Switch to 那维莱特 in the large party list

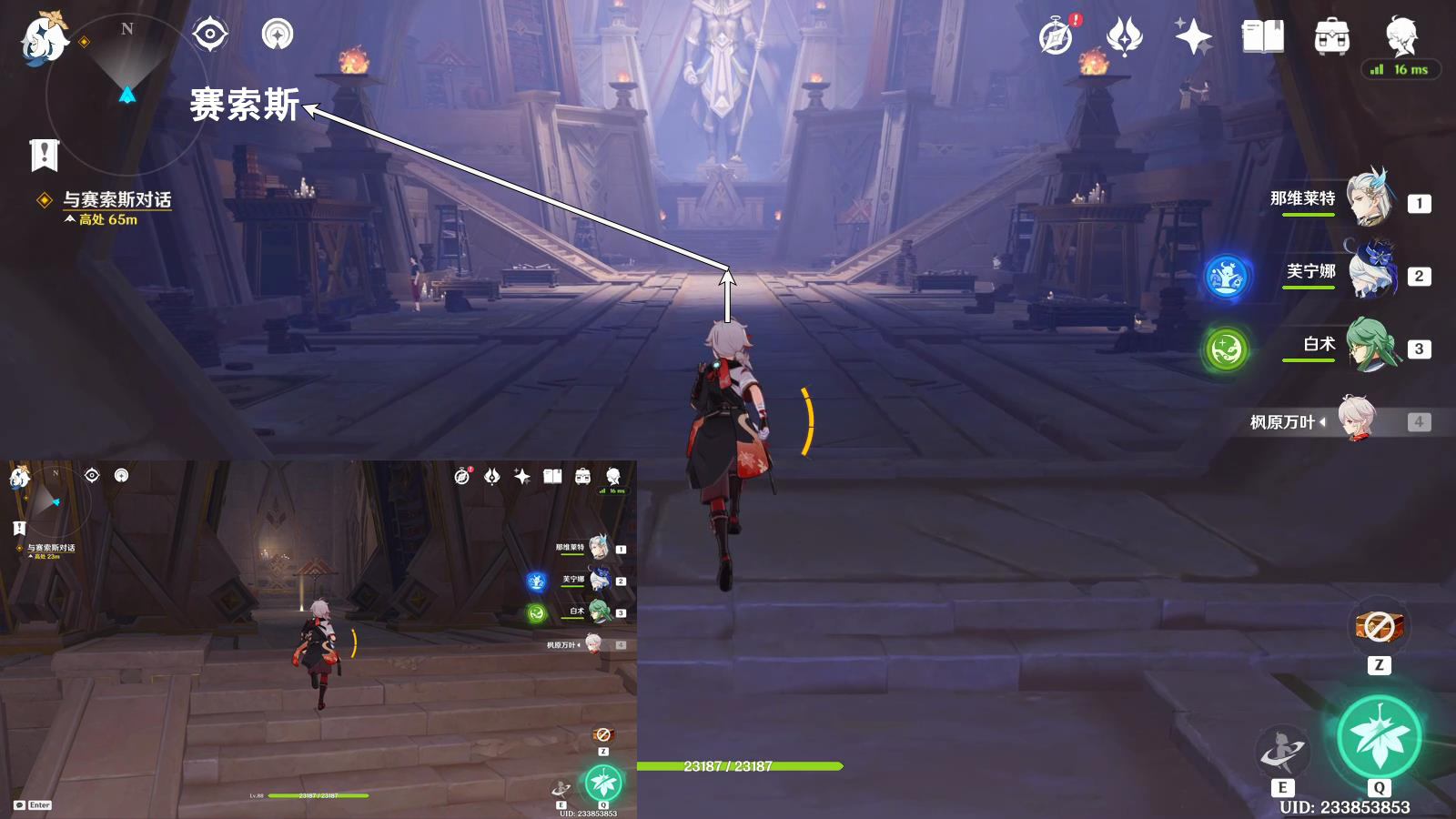pos(1370,197)
